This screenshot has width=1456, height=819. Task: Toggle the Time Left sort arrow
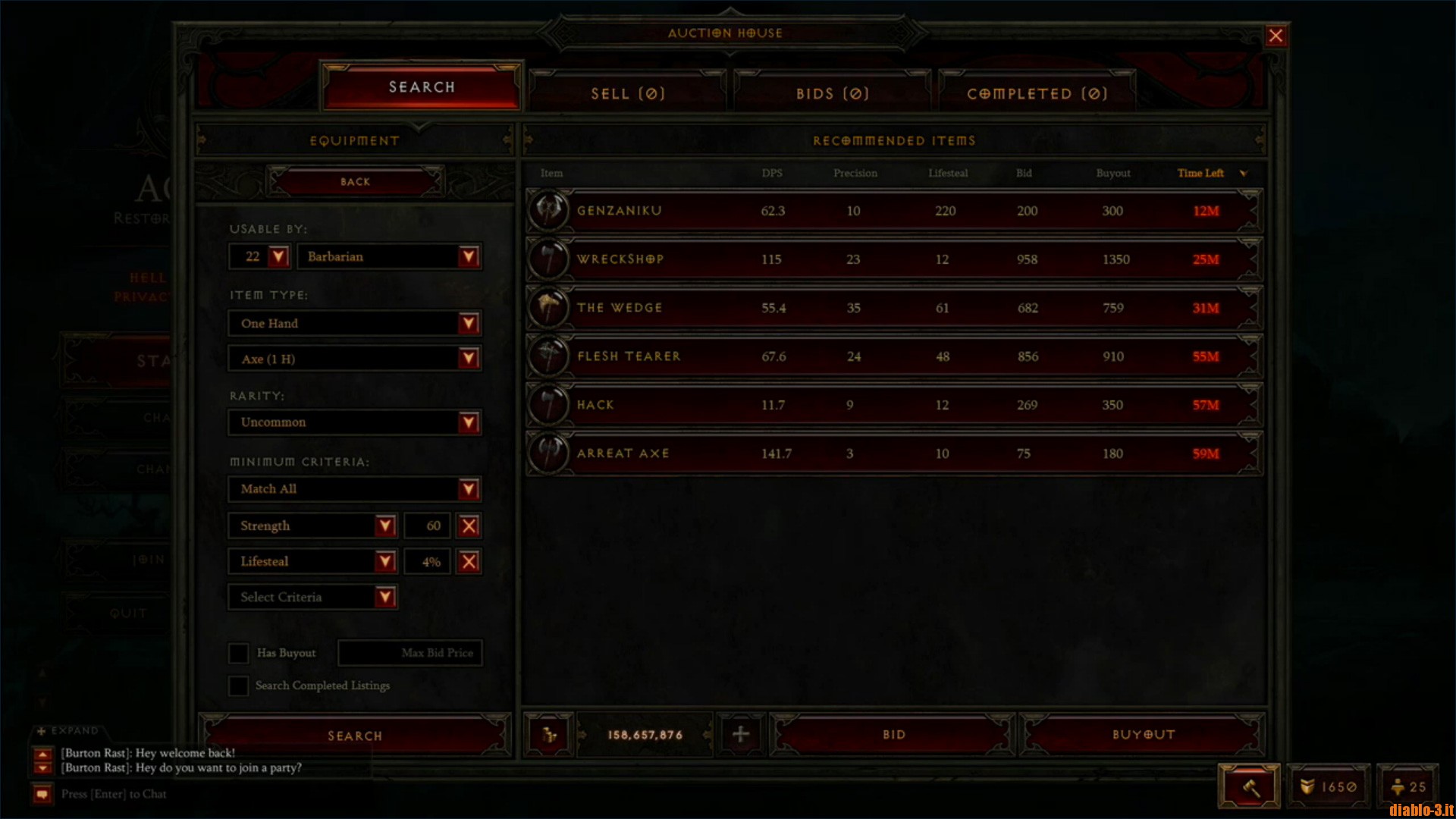coord(1243,173)
